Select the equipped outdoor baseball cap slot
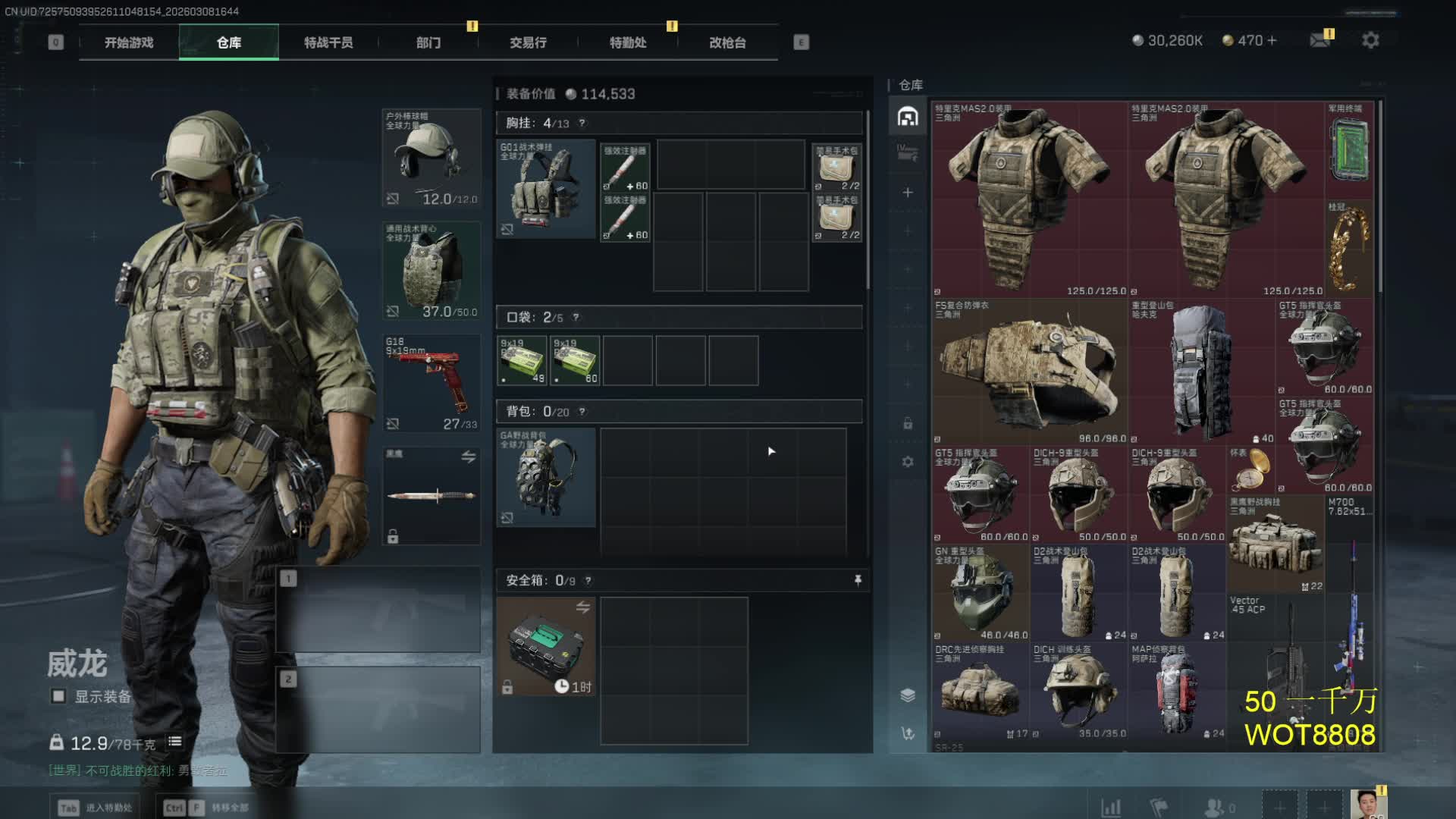Screen dimensions: 1456x819 tap(431, 158)
